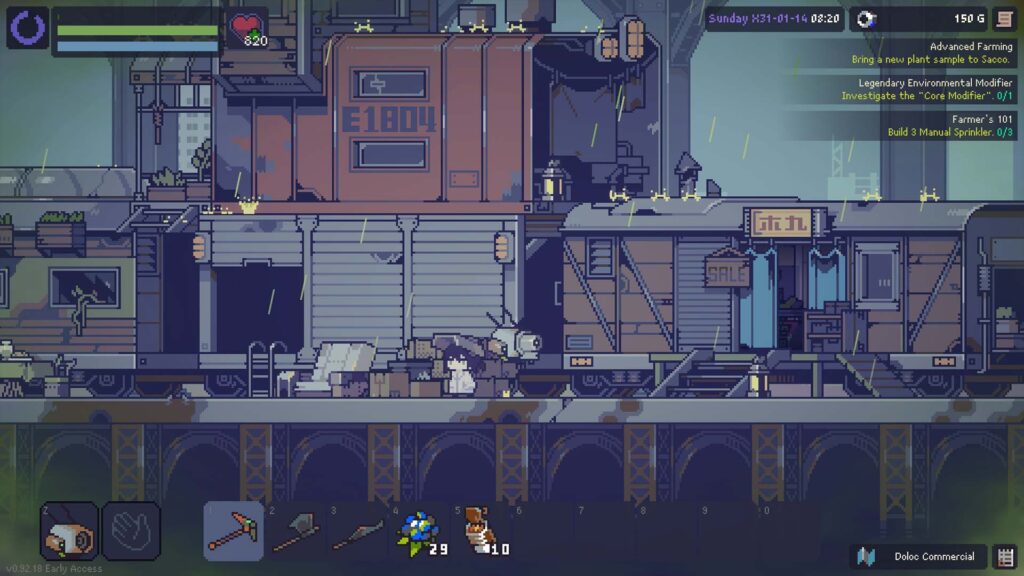Screen dimensions: 1024x576
Task: Pick the hotbar item with count 10
Action: (484, 531)
